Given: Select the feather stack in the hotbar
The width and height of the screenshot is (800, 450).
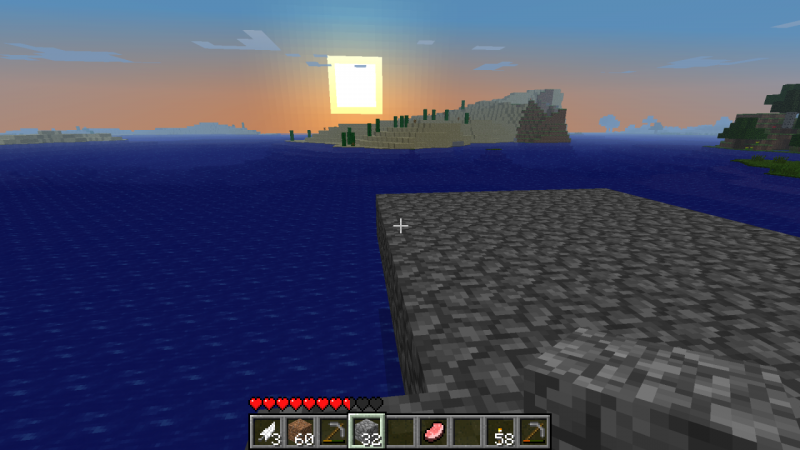Looking at the screenshot, I should pyautogui.click(x=267, y=431).
